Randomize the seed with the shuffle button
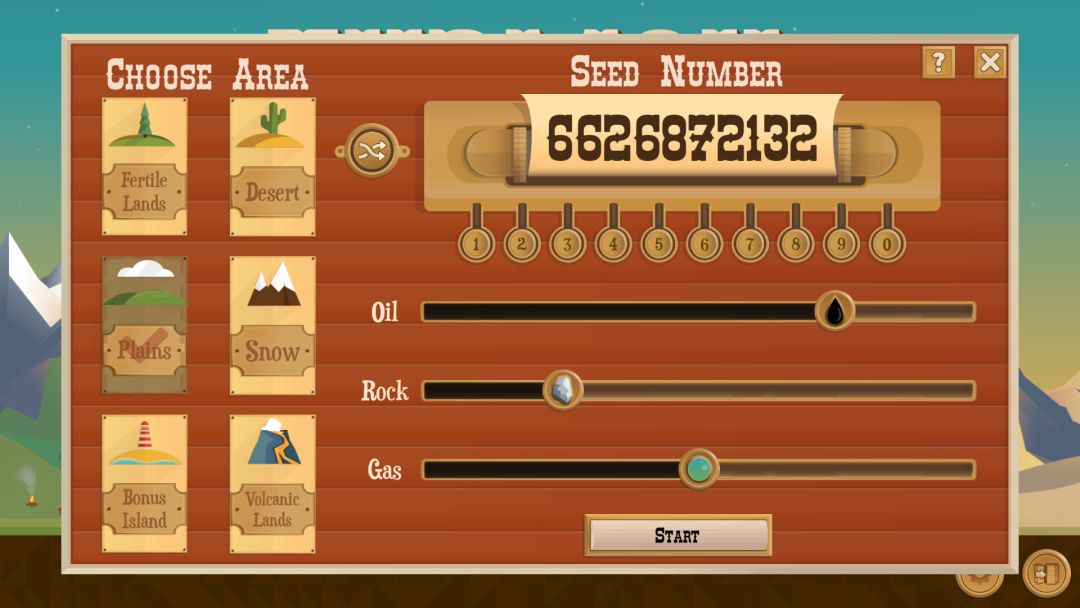Screen dimensions: 1080x608 [x=372, y=151]
